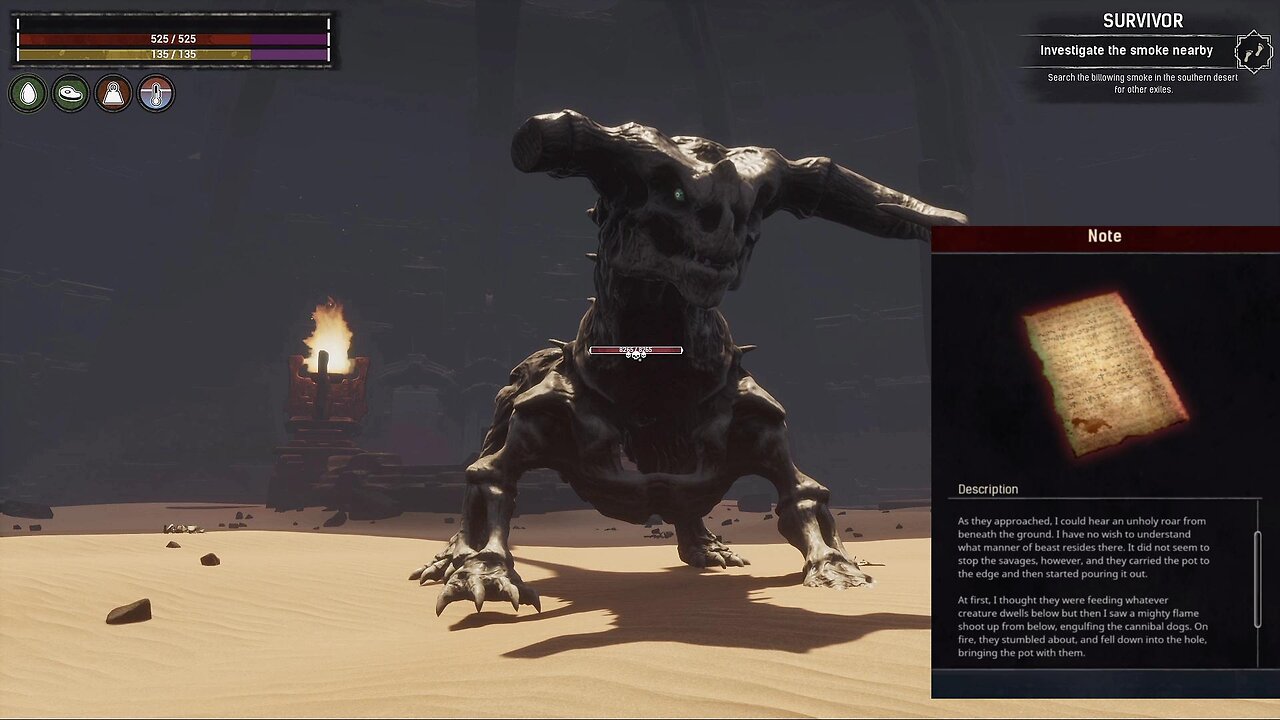Select the weight encumbrance status icon
Image resolution: width=1280 pixels, height=720 pixels.
click(x=113, y=94)
